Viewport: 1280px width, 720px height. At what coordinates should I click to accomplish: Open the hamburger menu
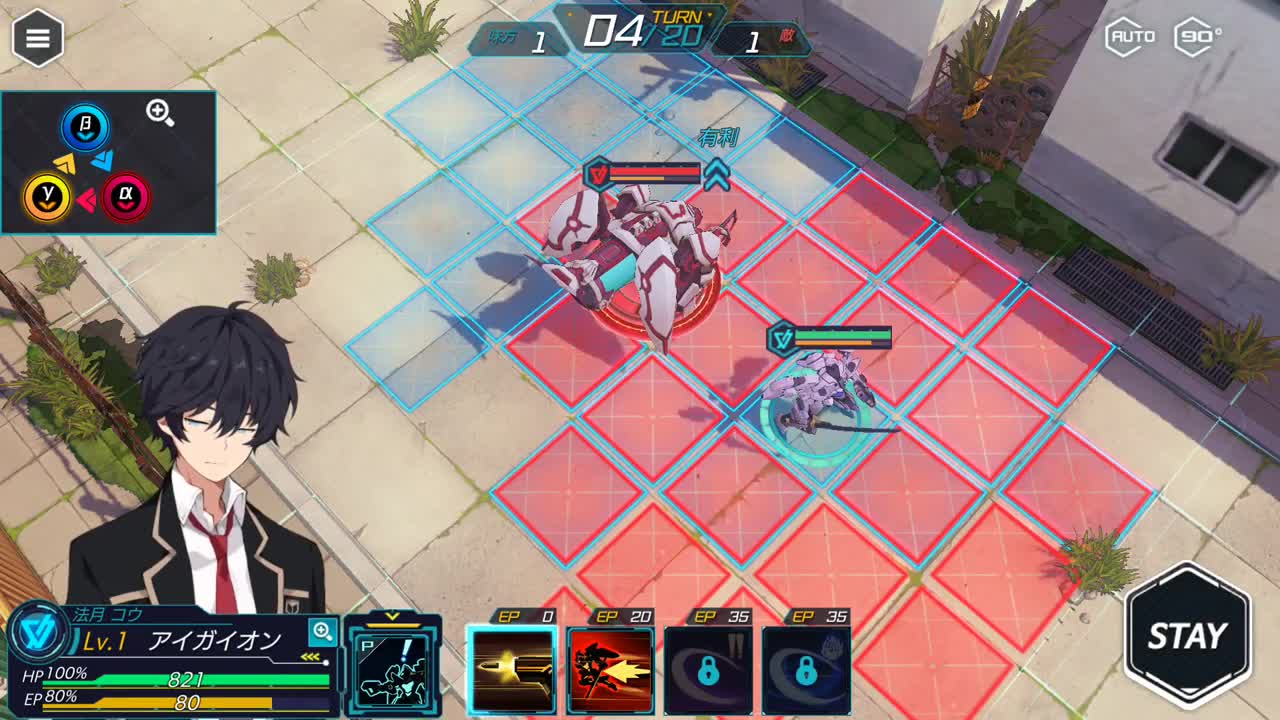coord(38,38)
